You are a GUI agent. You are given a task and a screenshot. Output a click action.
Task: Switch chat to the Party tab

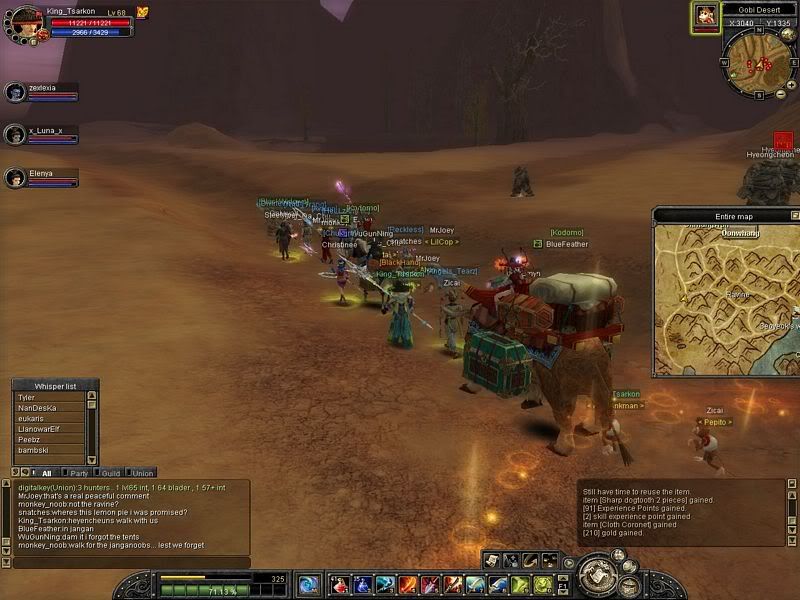78,472
